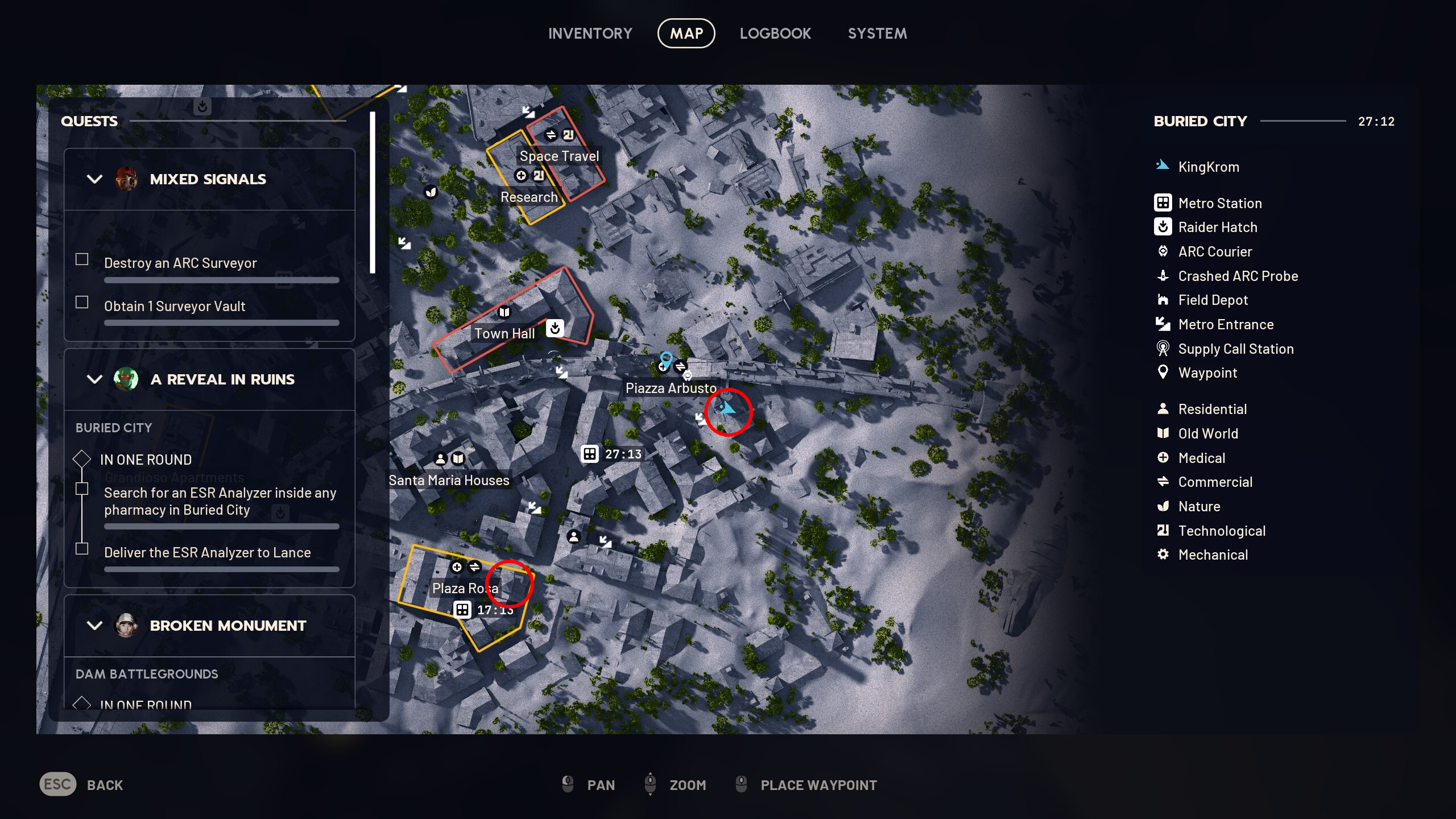The image size is (1456, 819).
Task: Open the Logbook tab
Action: 776,33
